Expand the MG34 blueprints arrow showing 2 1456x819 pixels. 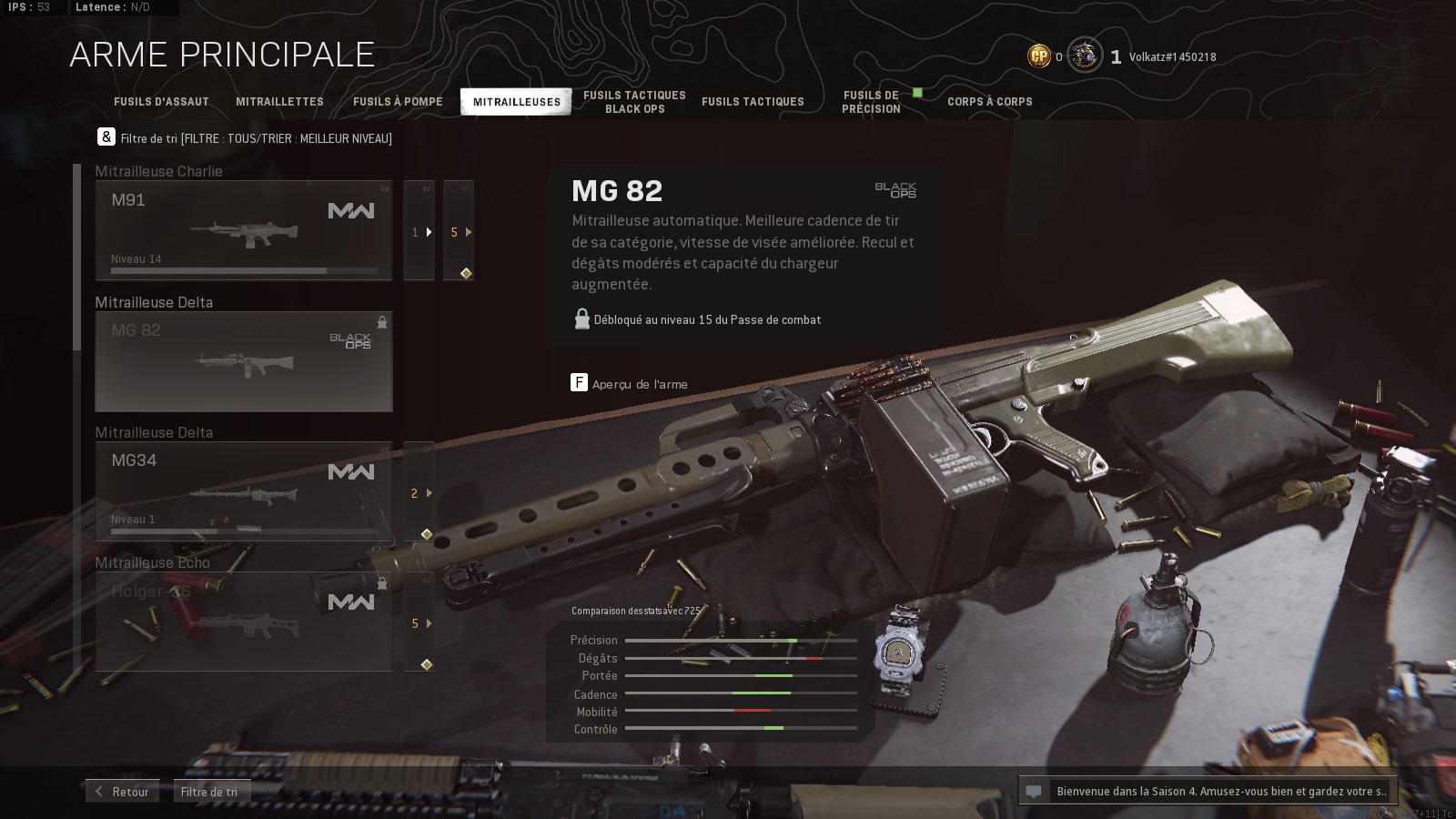coord(419,493)
